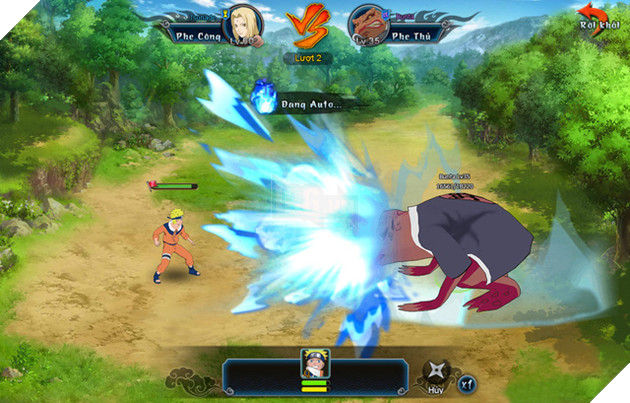Leave battle with the Rời khỏi button
The width and height of the screenshot is (630, 403).
coord(599,21)
